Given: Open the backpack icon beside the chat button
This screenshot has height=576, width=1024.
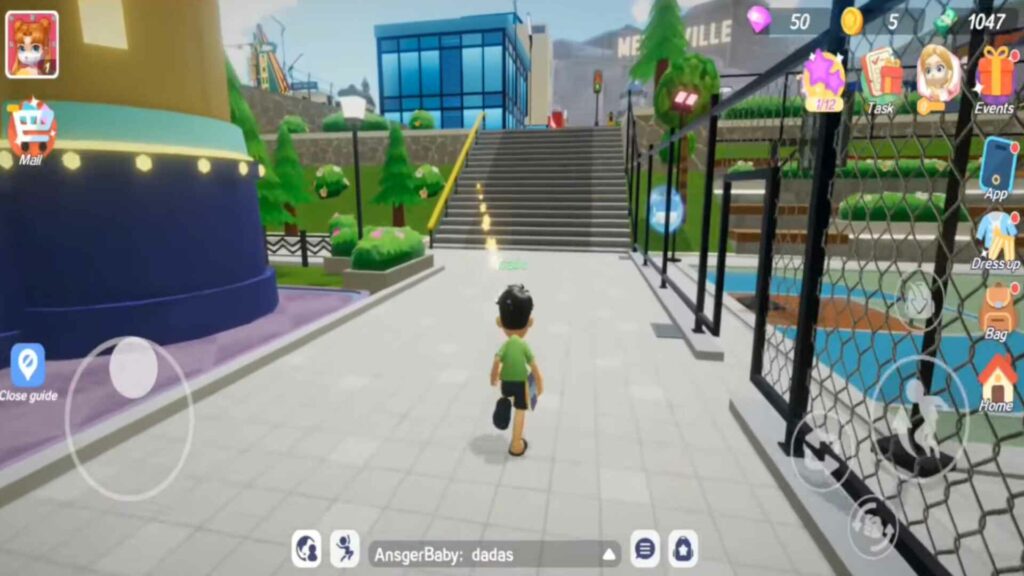Looking at the screenshot, I should [683, 549].
